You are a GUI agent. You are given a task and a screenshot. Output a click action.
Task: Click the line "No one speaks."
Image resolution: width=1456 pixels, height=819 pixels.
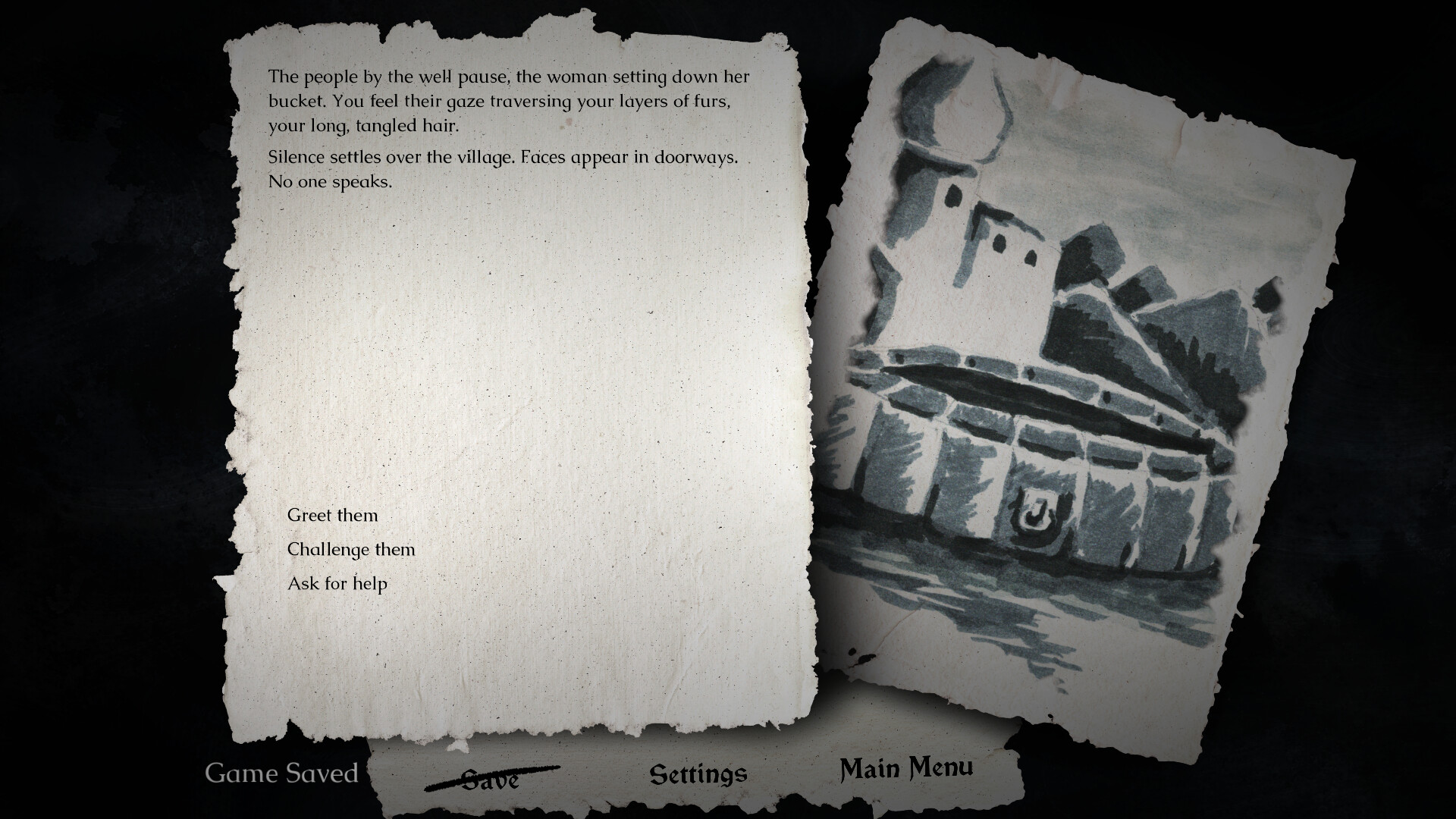point(328,180)
